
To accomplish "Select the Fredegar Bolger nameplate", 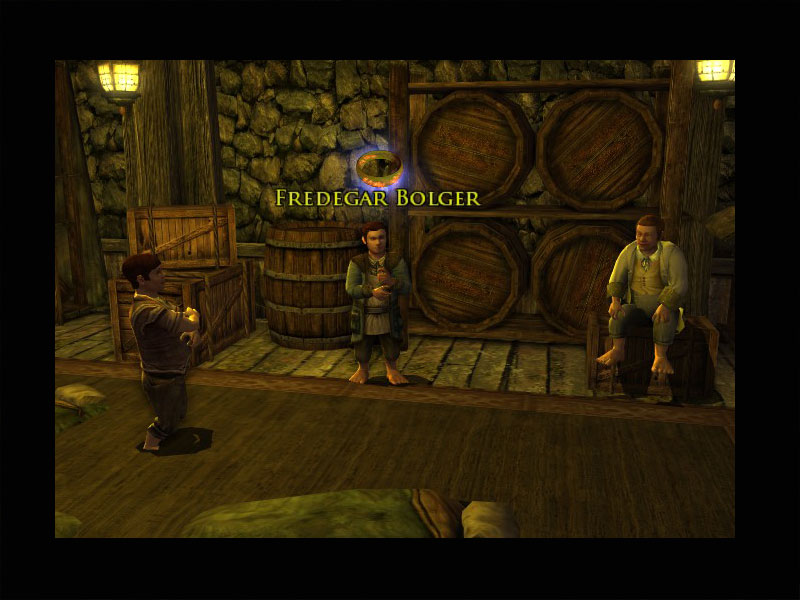I will coord(377,198).
